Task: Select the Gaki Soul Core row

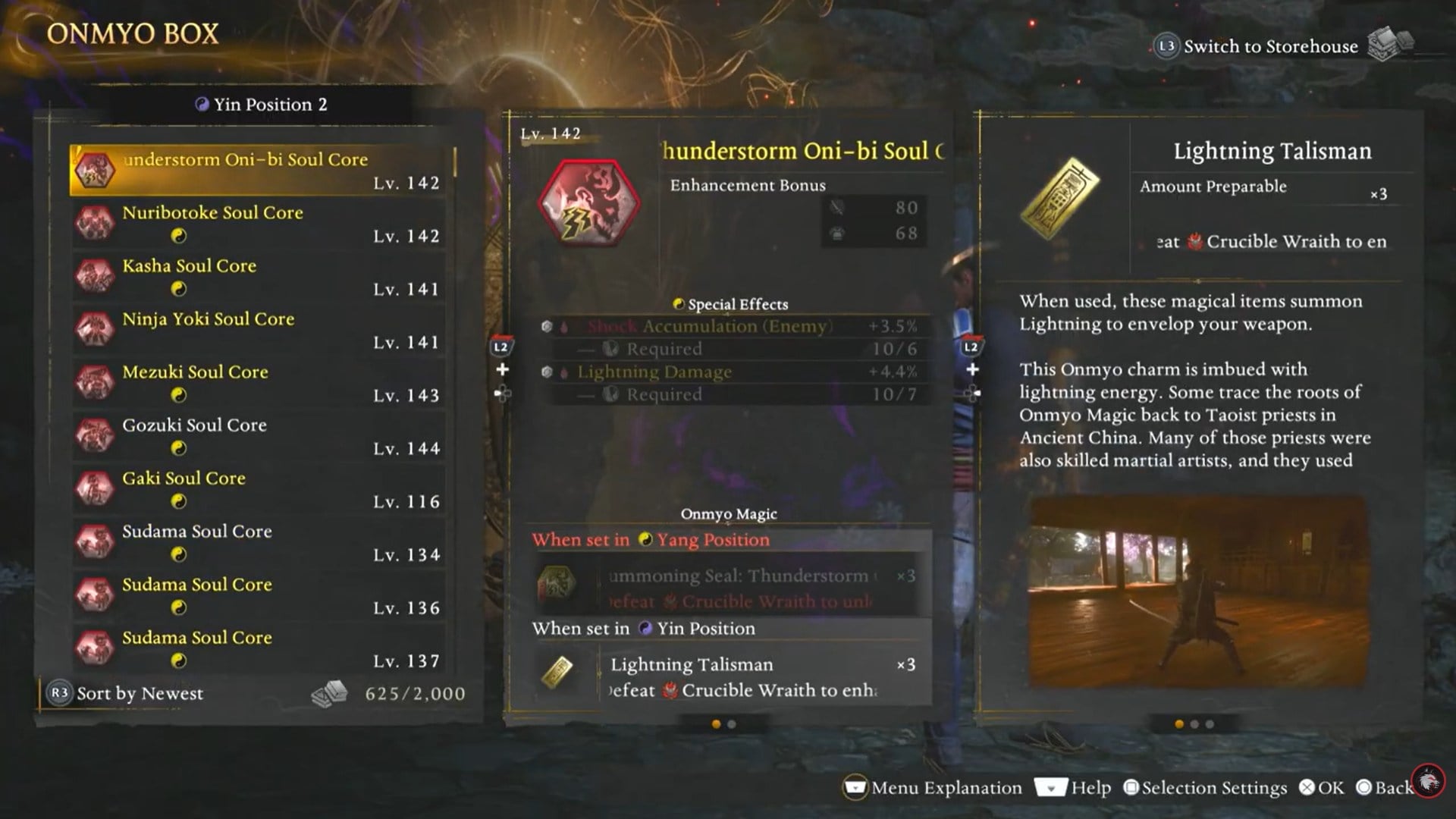Action: 262,489
